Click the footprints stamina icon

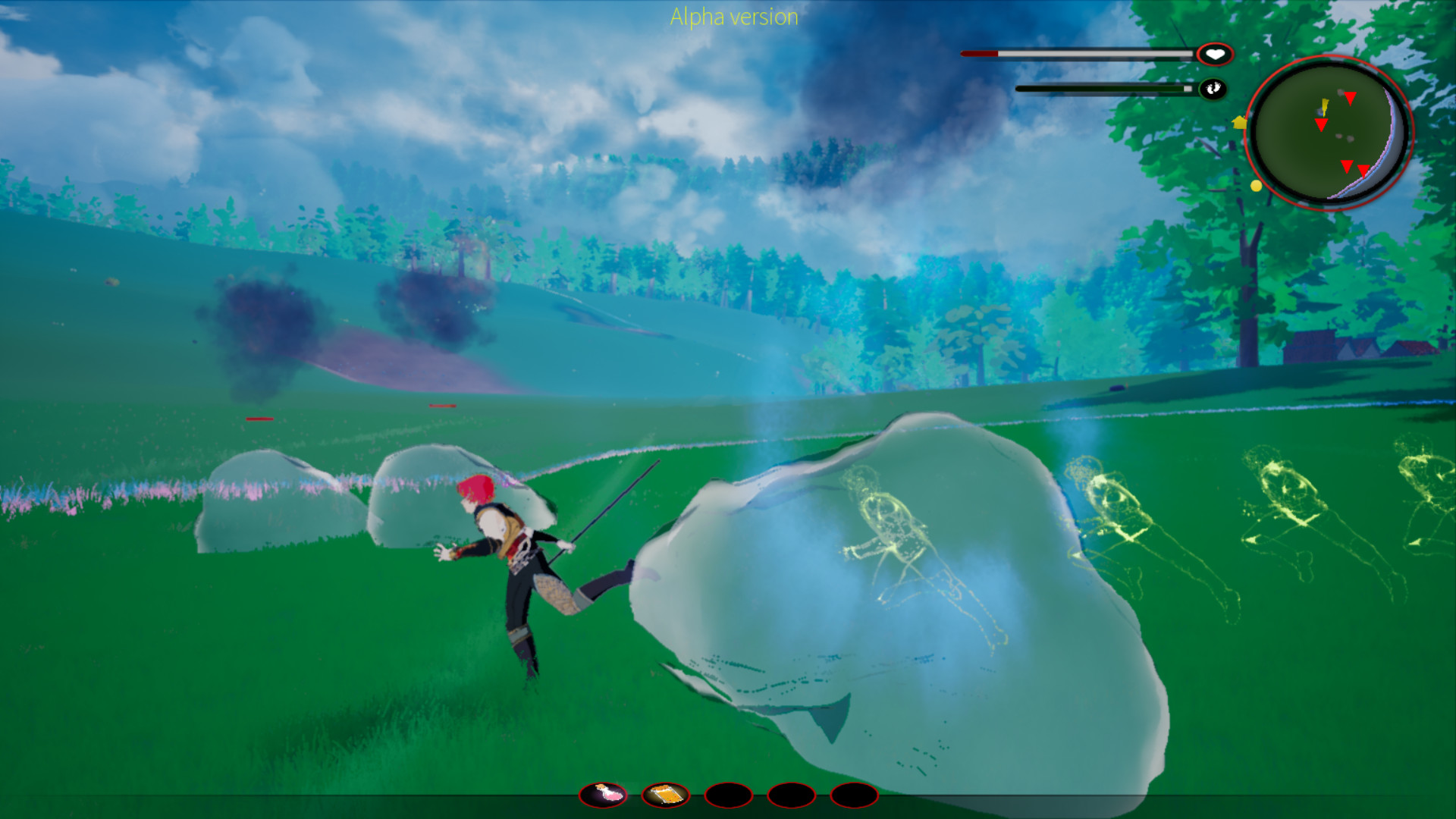[1213, 89]
